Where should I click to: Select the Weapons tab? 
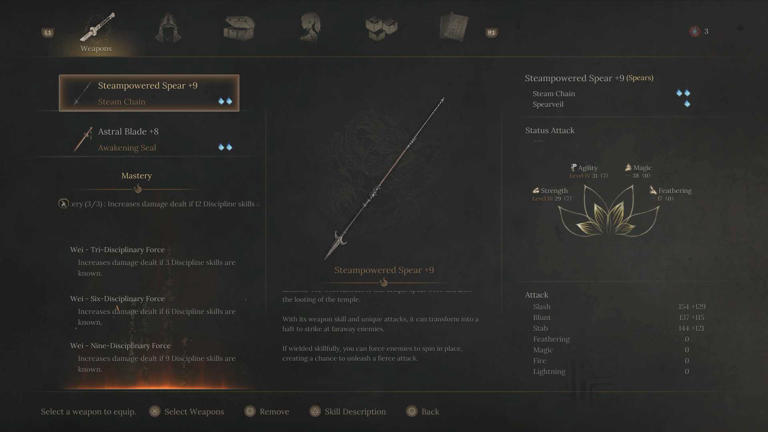97,30
